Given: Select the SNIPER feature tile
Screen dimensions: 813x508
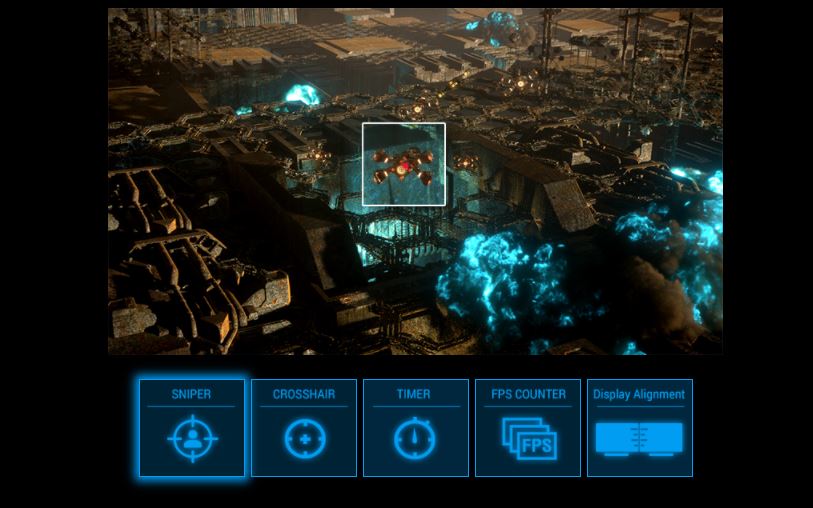Looking at the screenshot, I should 191,428.
